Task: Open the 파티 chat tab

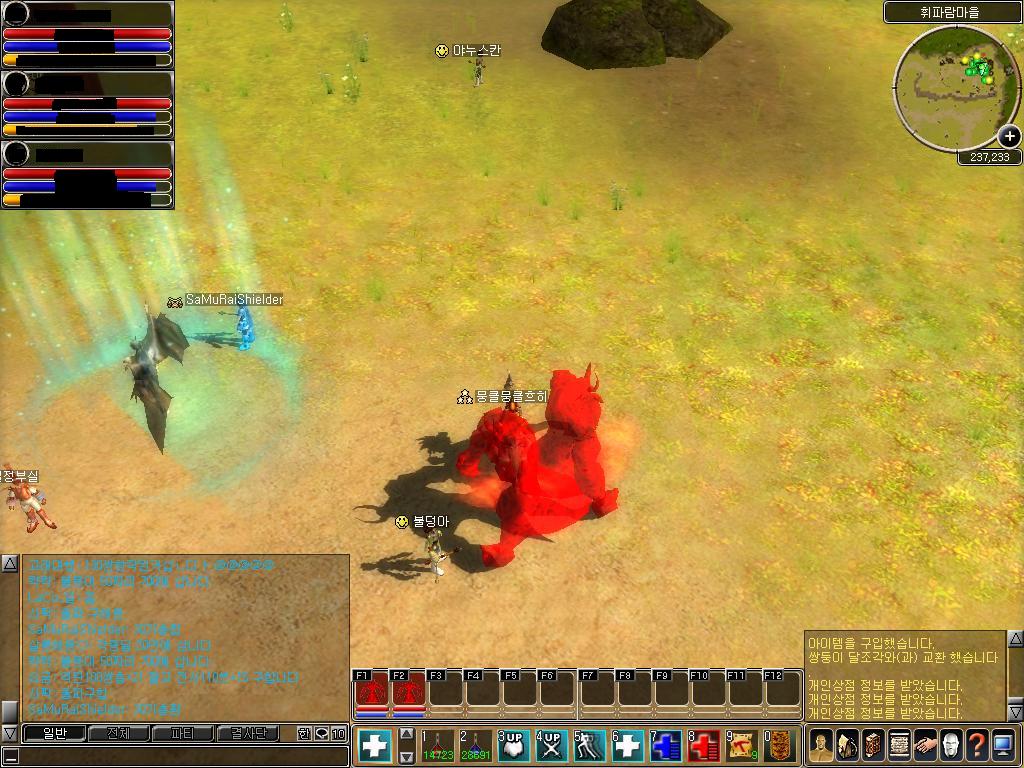Action: pyautogui.click(x=183, y=734)
